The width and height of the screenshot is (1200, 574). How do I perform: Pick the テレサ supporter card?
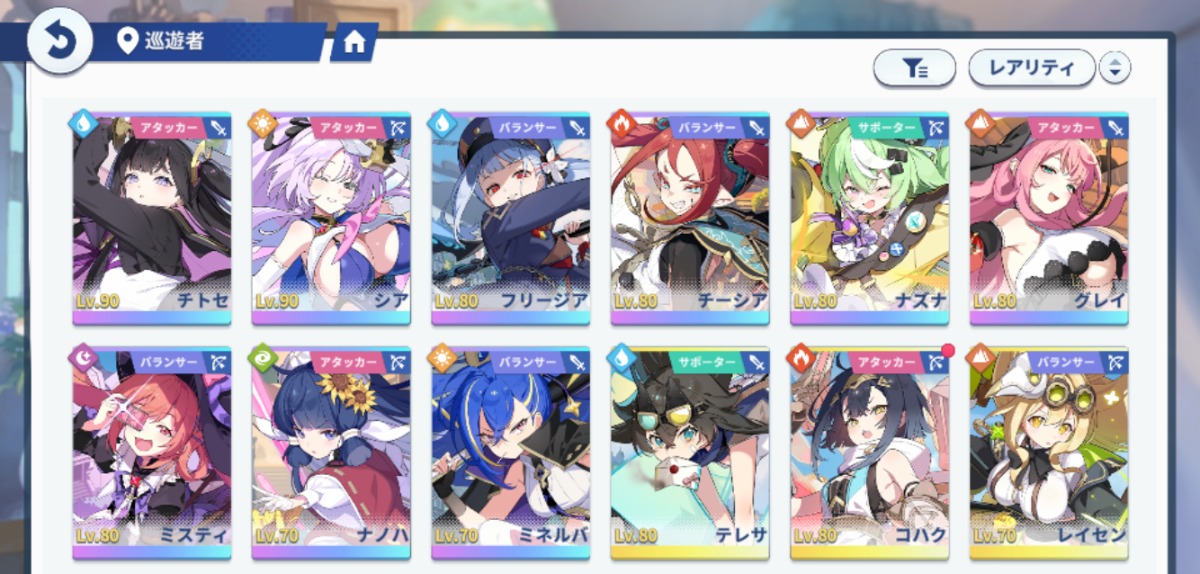point(690,452)
